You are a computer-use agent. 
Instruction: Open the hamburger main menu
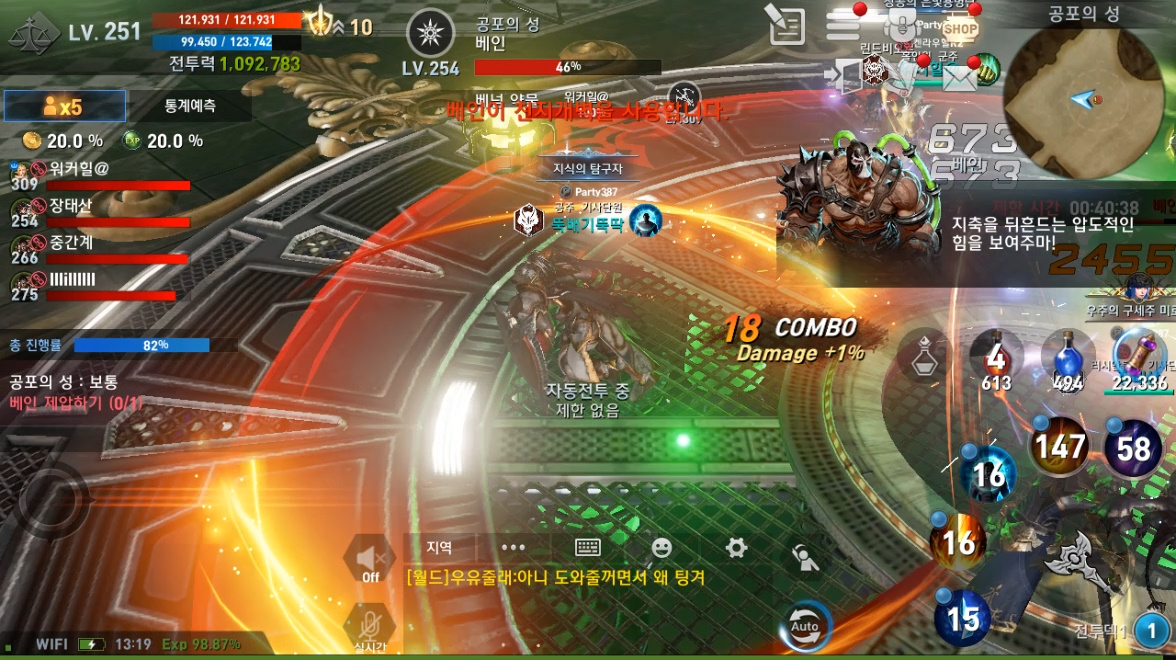tap(843, 26)
